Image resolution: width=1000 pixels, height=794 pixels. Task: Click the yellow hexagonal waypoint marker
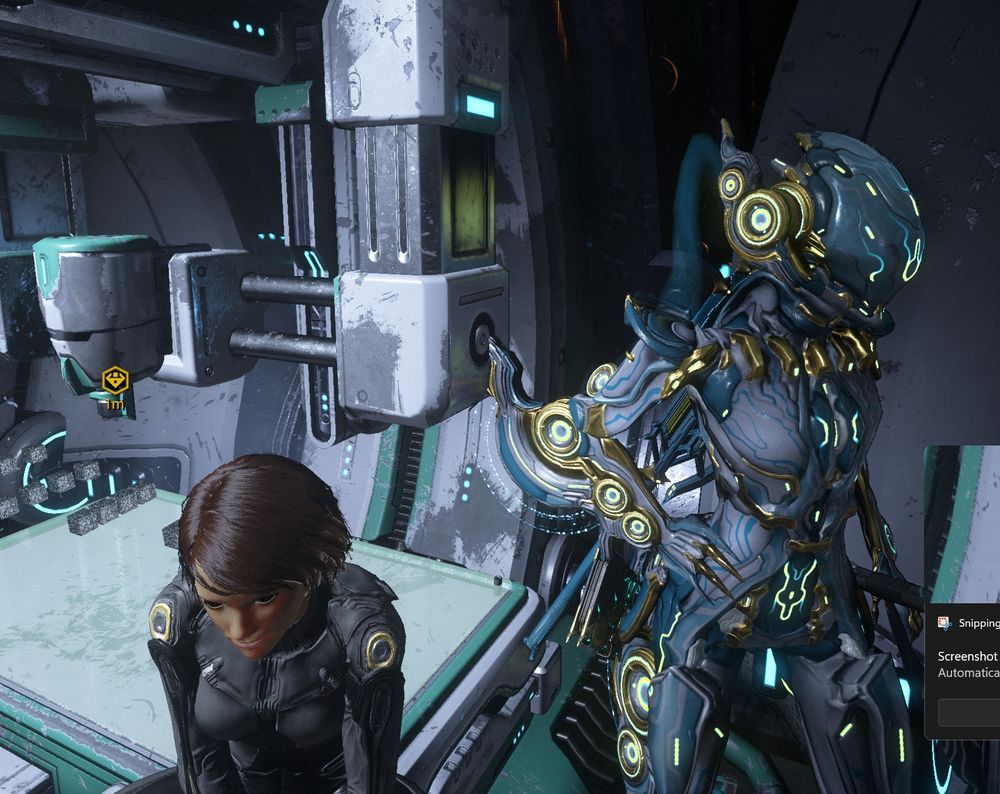pos(116,380)
